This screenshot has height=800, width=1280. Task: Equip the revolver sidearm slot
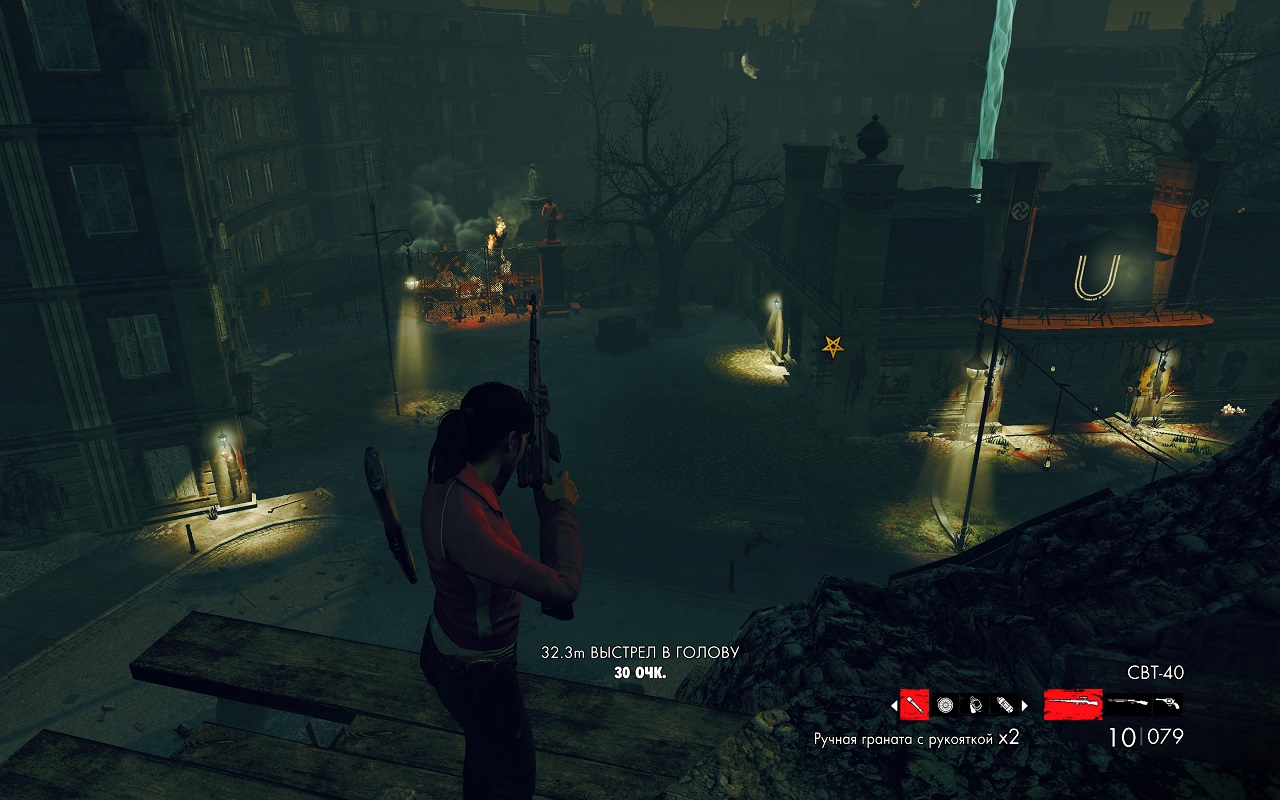1166,704
